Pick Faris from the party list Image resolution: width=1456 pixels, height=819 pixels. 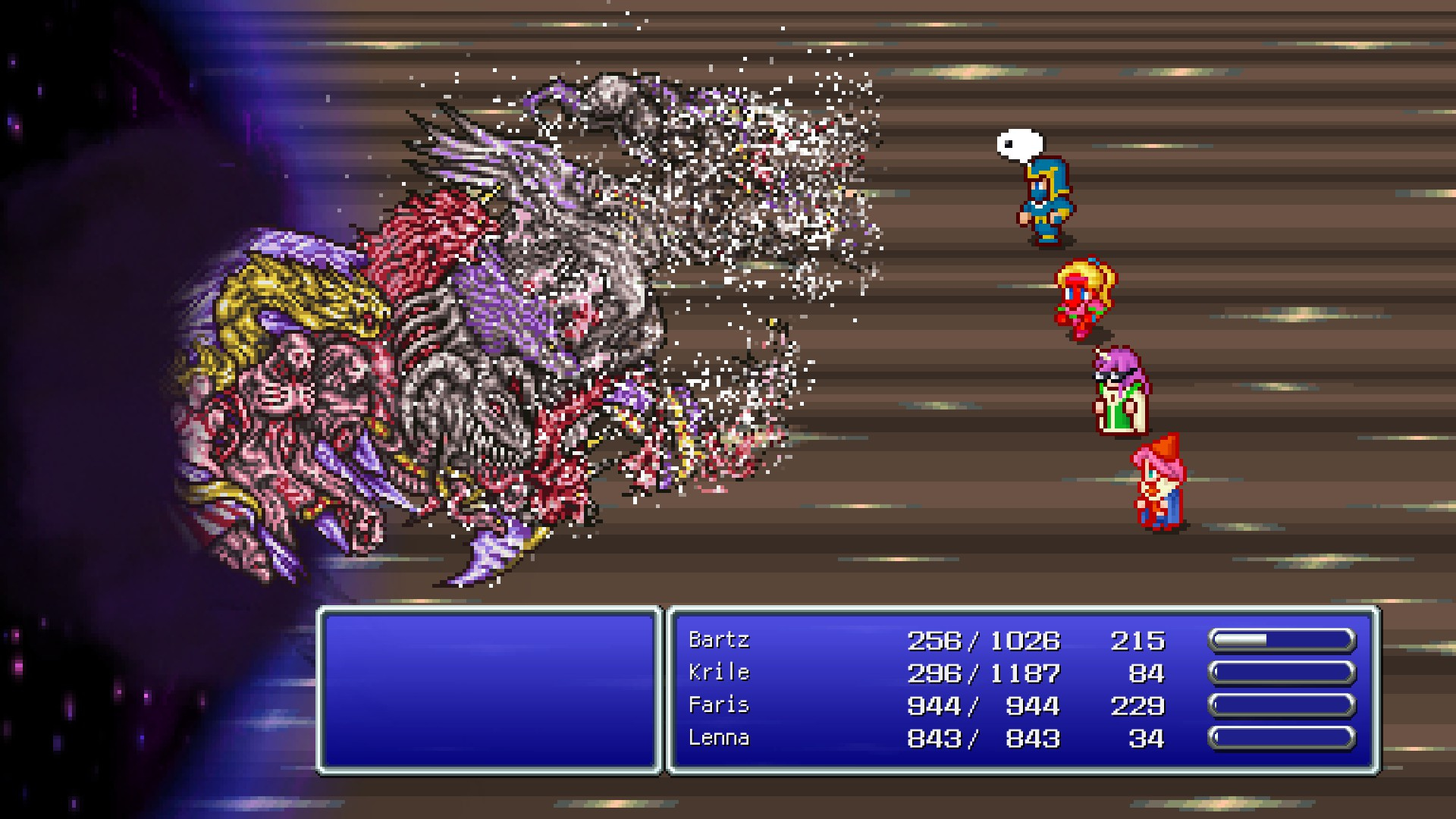pos(719,706)
